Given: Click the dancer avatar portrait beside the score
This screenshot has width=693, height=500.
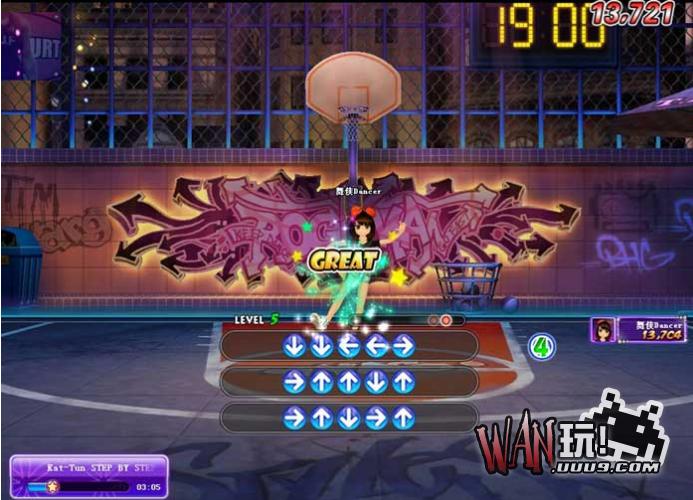Looking at the screenshot, I should pos(604,331).
